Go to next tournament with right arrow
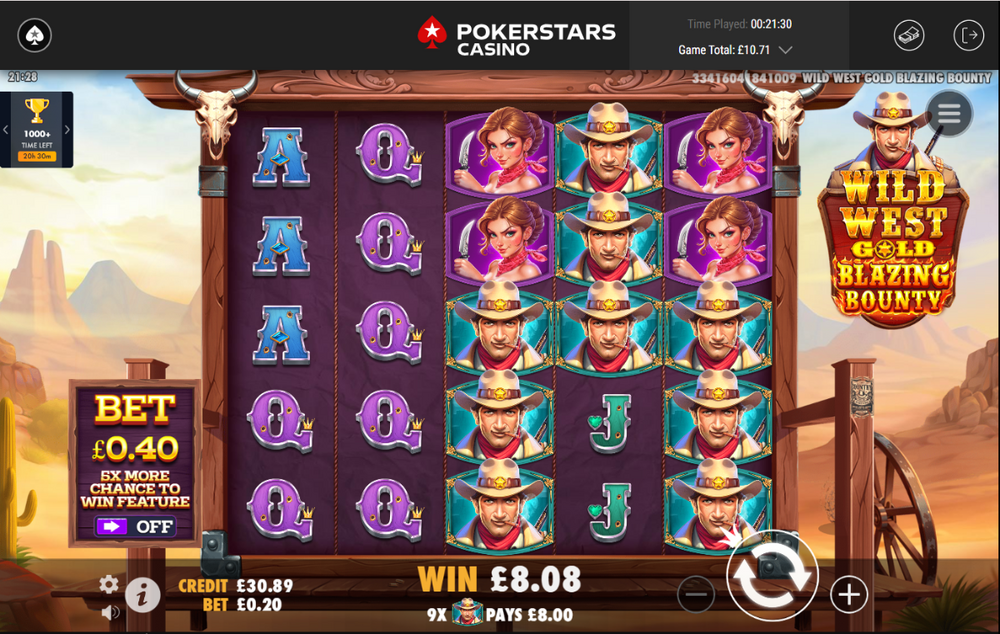This screenshot has height=634, width=1000. [68, 129]
